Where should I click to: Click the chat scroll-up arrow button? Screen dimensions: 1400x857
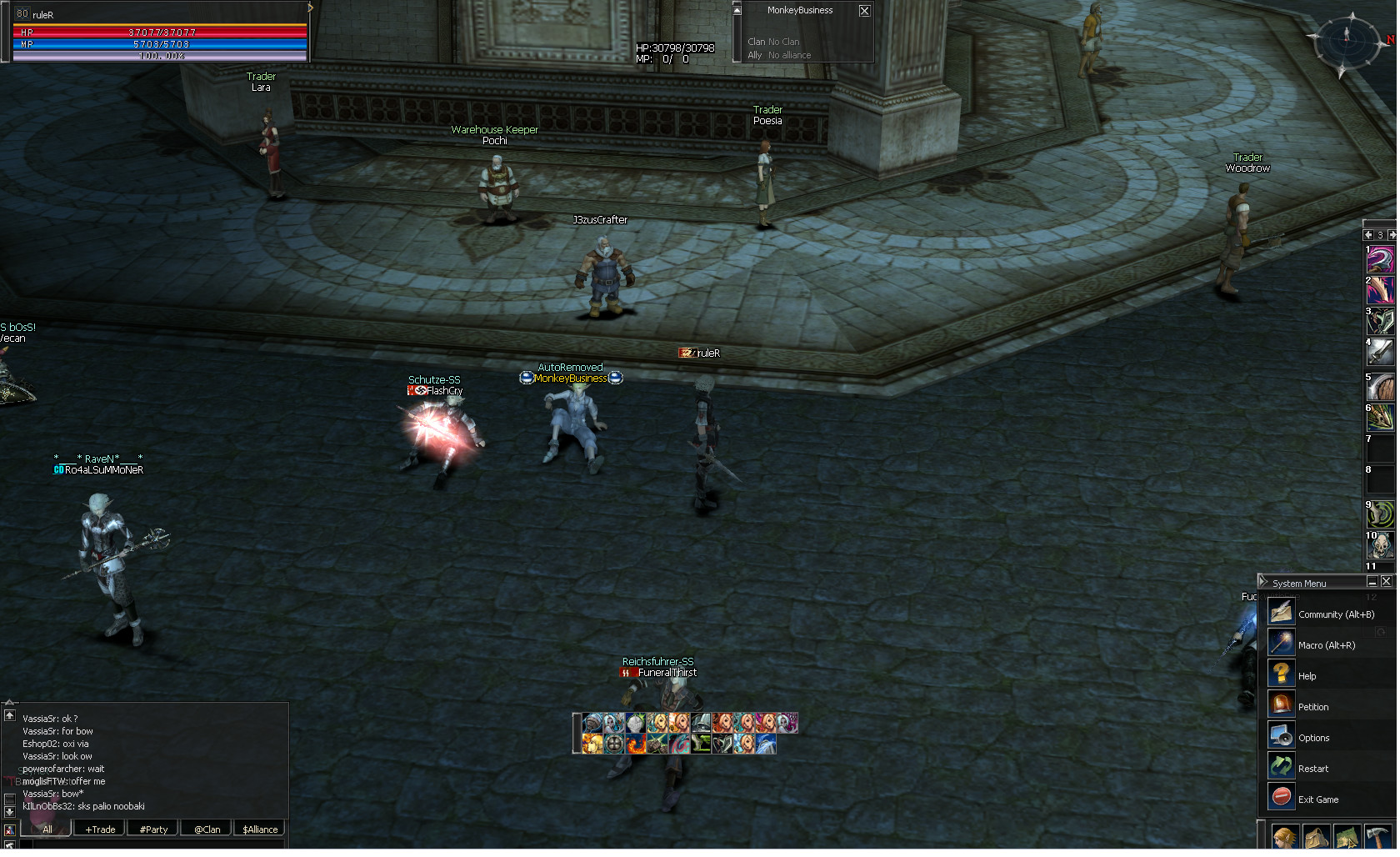coord(10,716)
